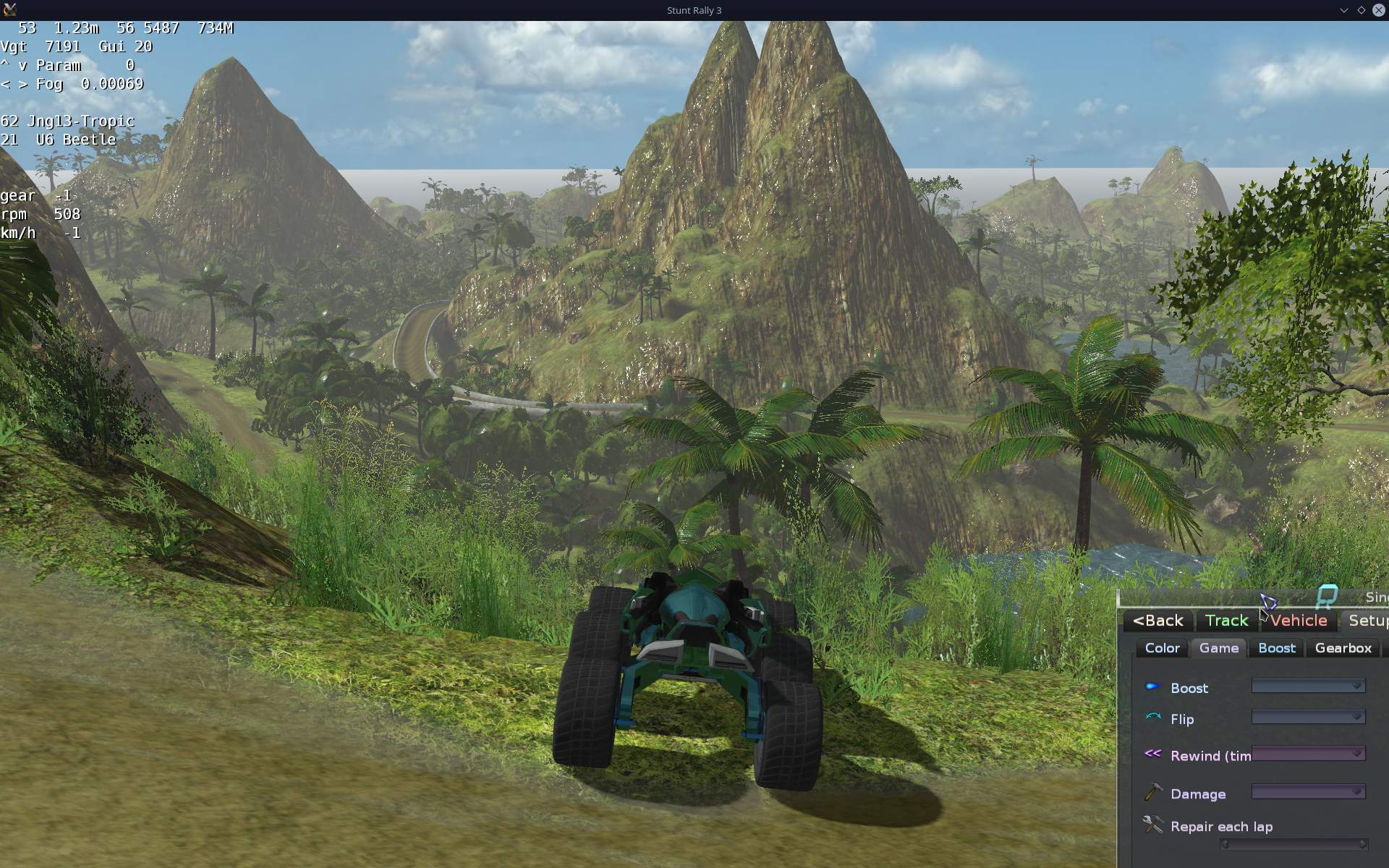Open the Vehicle tab
This screenshot has height=868, width=1389.
click(1299, 621)
